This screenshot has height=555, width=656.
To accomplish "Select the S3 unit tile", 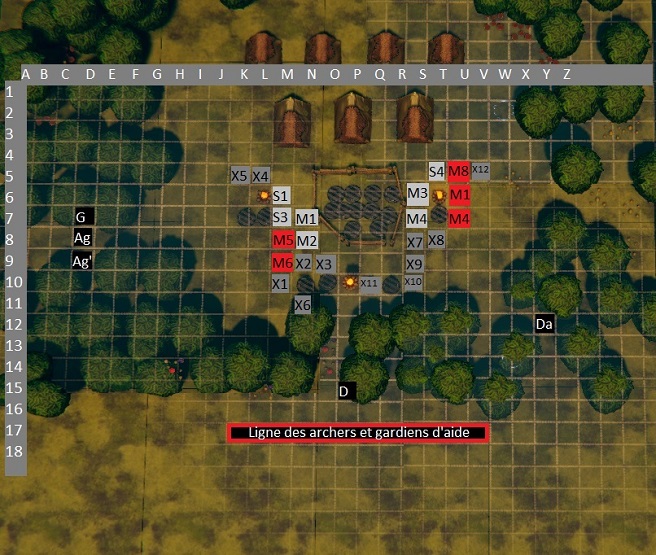I will click(281, 217).
